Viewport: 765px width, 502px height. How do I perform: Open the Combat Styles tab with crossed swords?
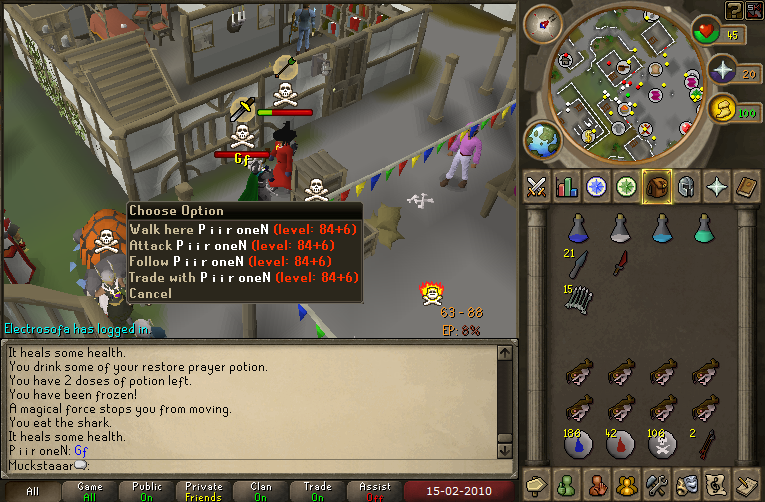point(536,187)
